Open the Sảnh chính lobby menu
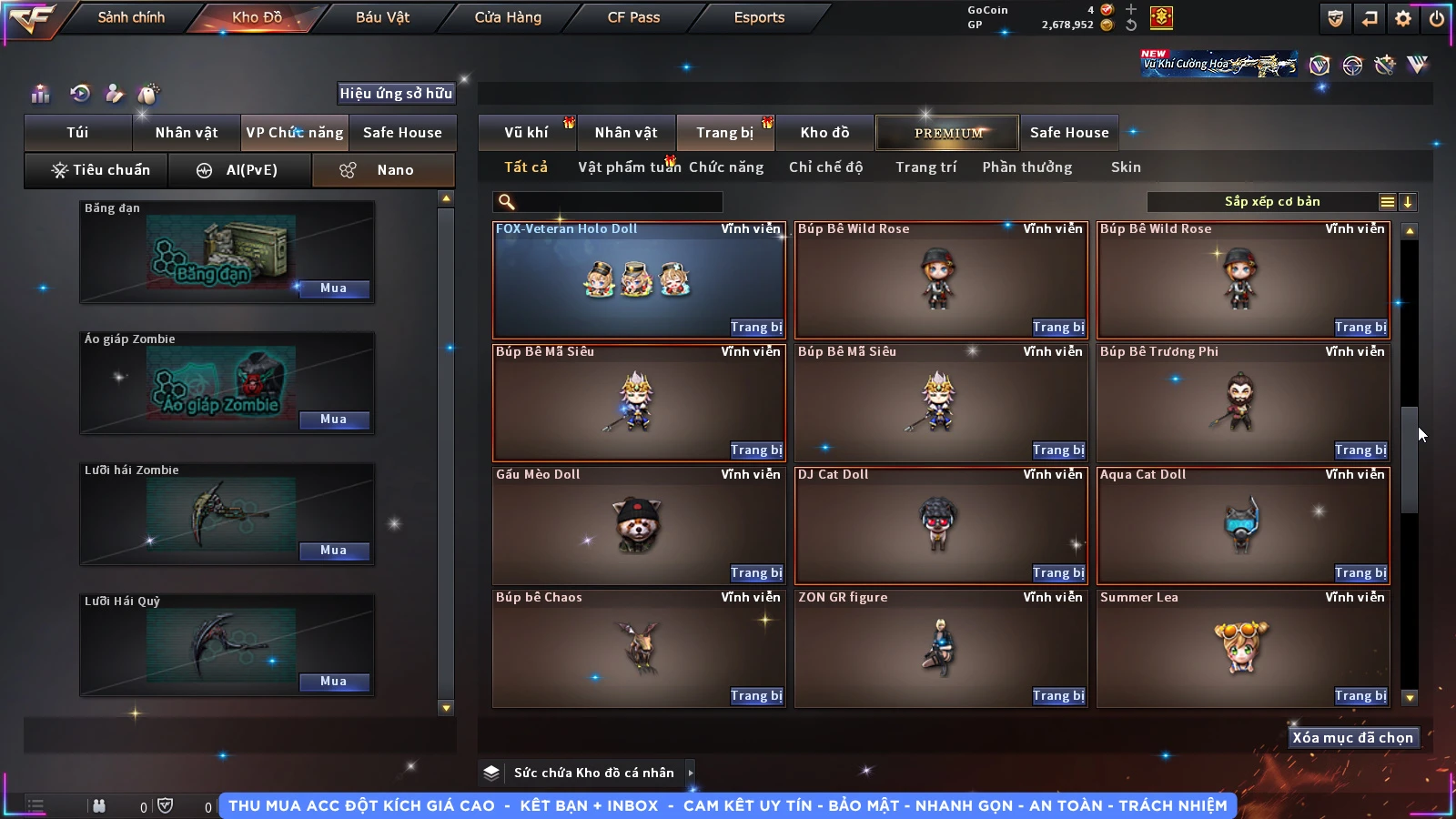 (x=131, y=17)
